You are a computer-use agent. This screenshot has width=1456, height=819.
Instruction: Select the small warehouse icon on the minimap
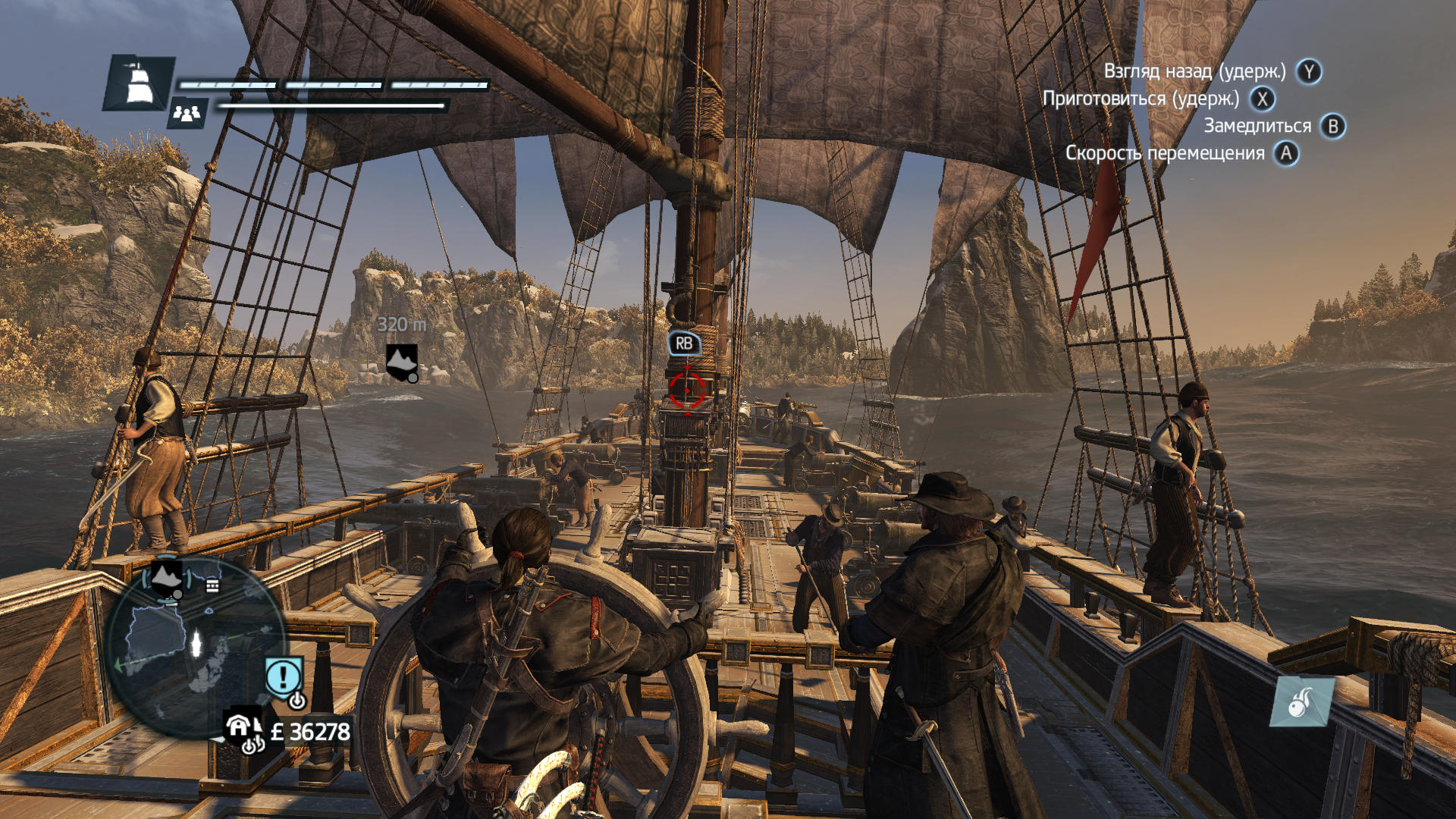[x=213, y=585]
